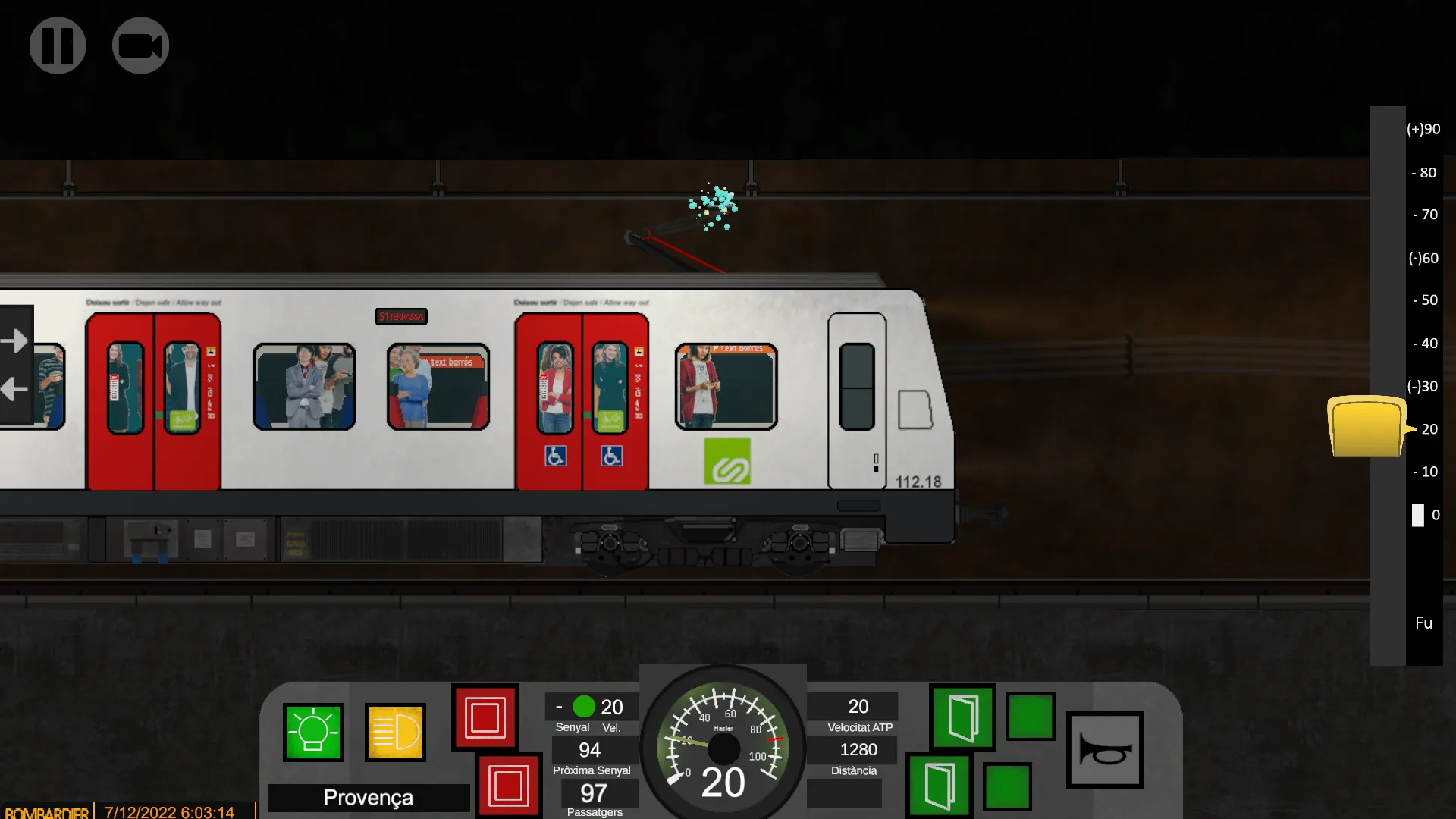Click the green FGC logo on the carriage
Screen dimensions: 1456x819
[x=727, y=460]
